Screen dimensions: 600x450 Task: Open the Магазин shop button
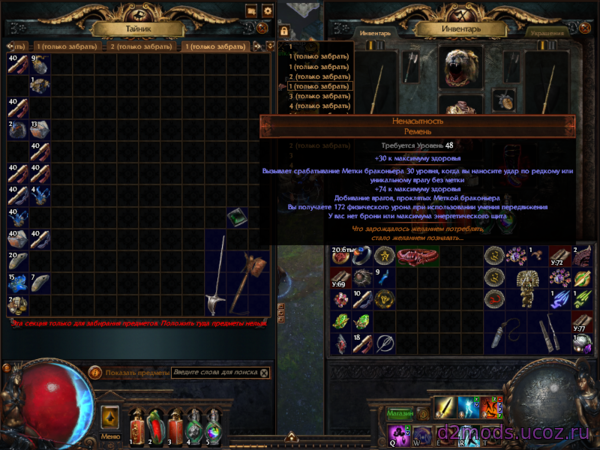[401, 412]
